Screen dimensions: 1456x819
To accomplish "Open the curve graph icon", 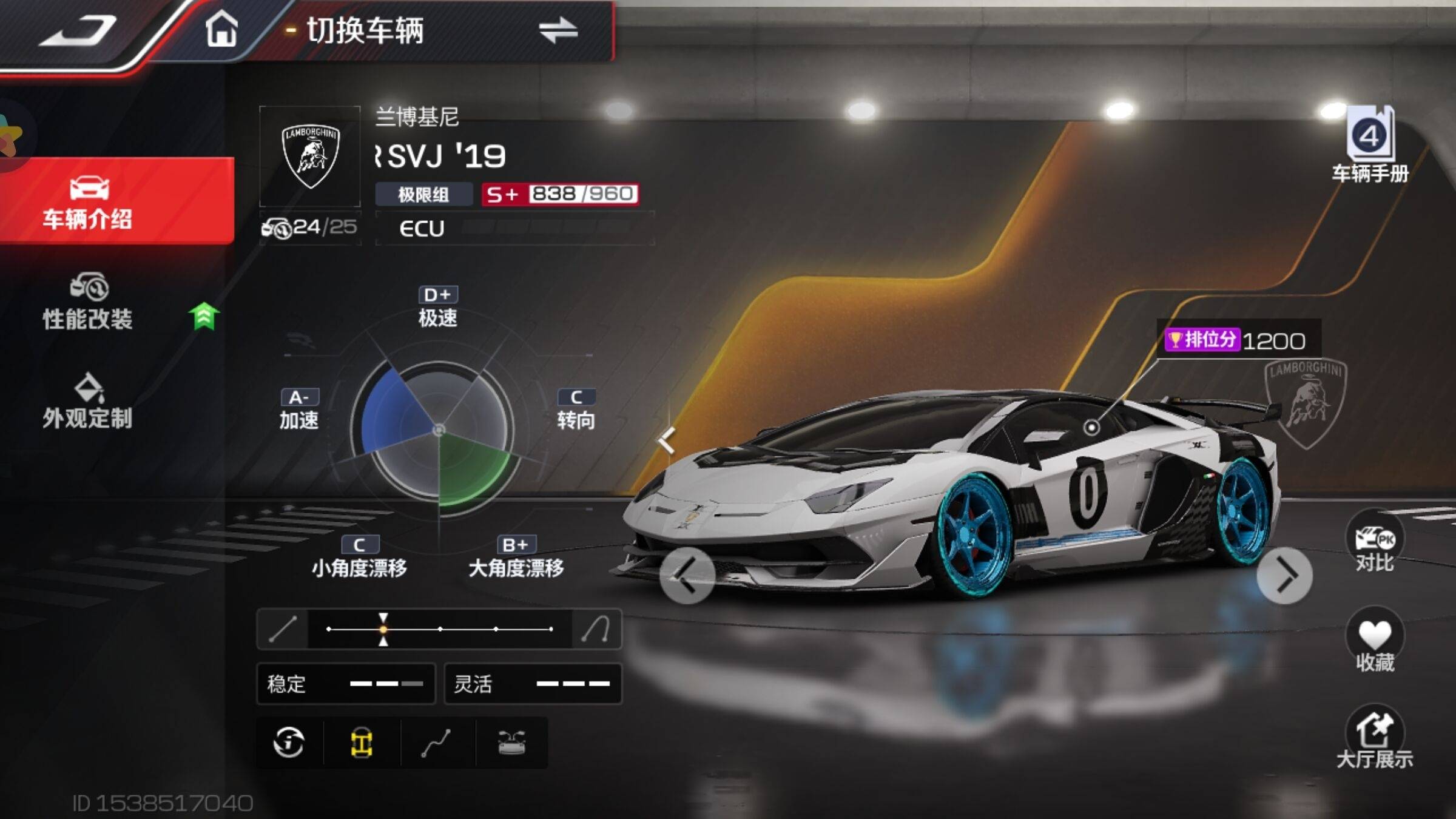I will [436, 742].
